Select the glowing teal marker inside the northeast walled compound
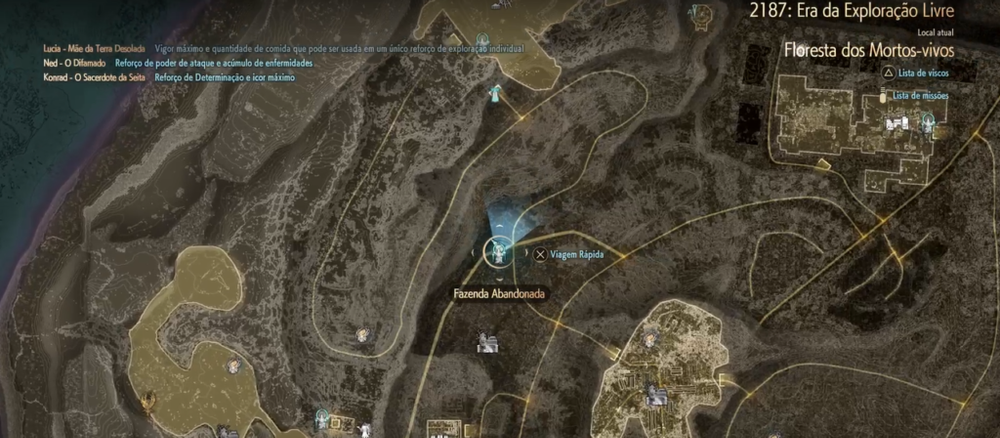 tap(929, 121)
